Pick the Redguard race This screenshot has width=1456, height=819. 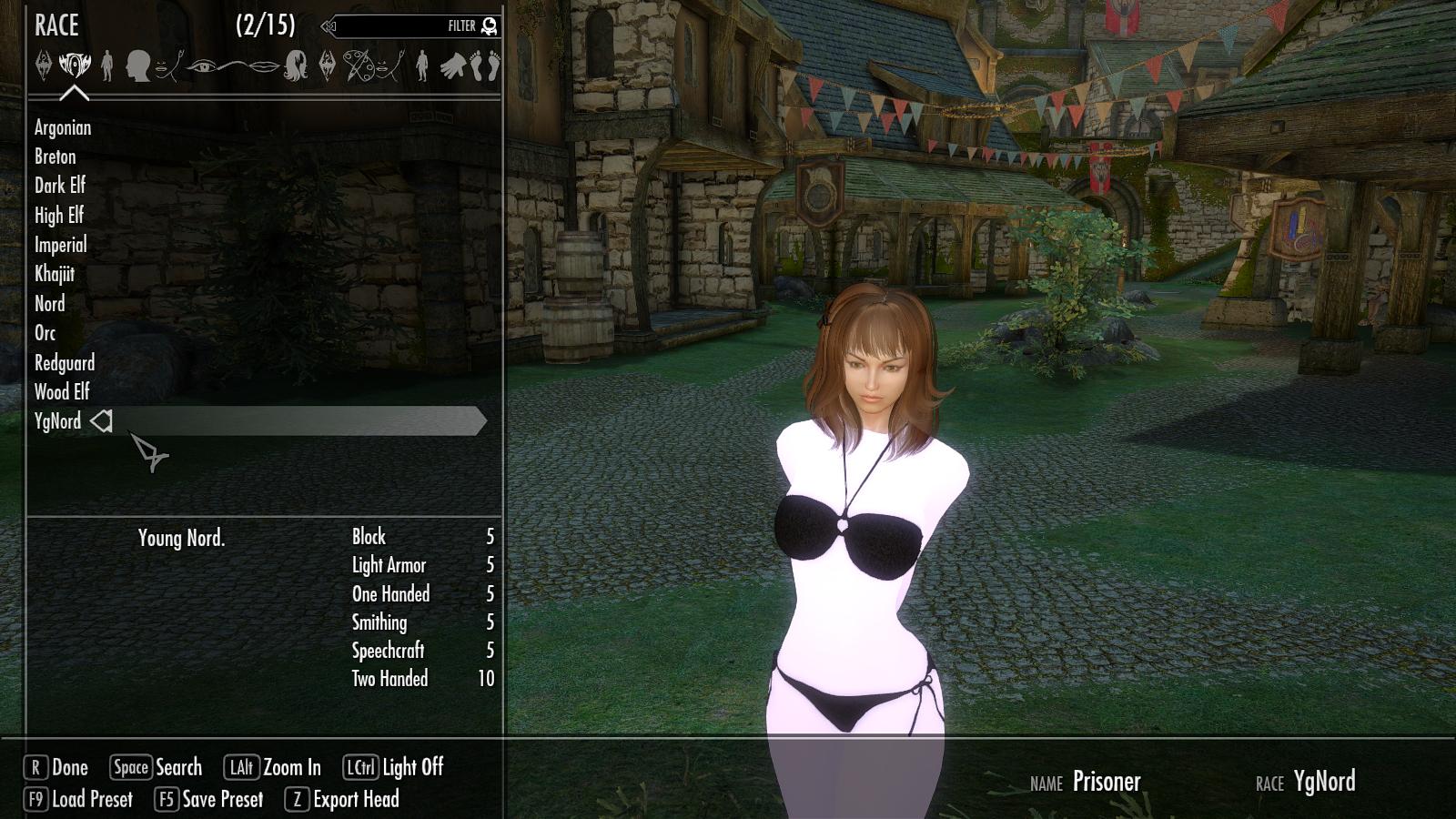click(x=65, y=363)
